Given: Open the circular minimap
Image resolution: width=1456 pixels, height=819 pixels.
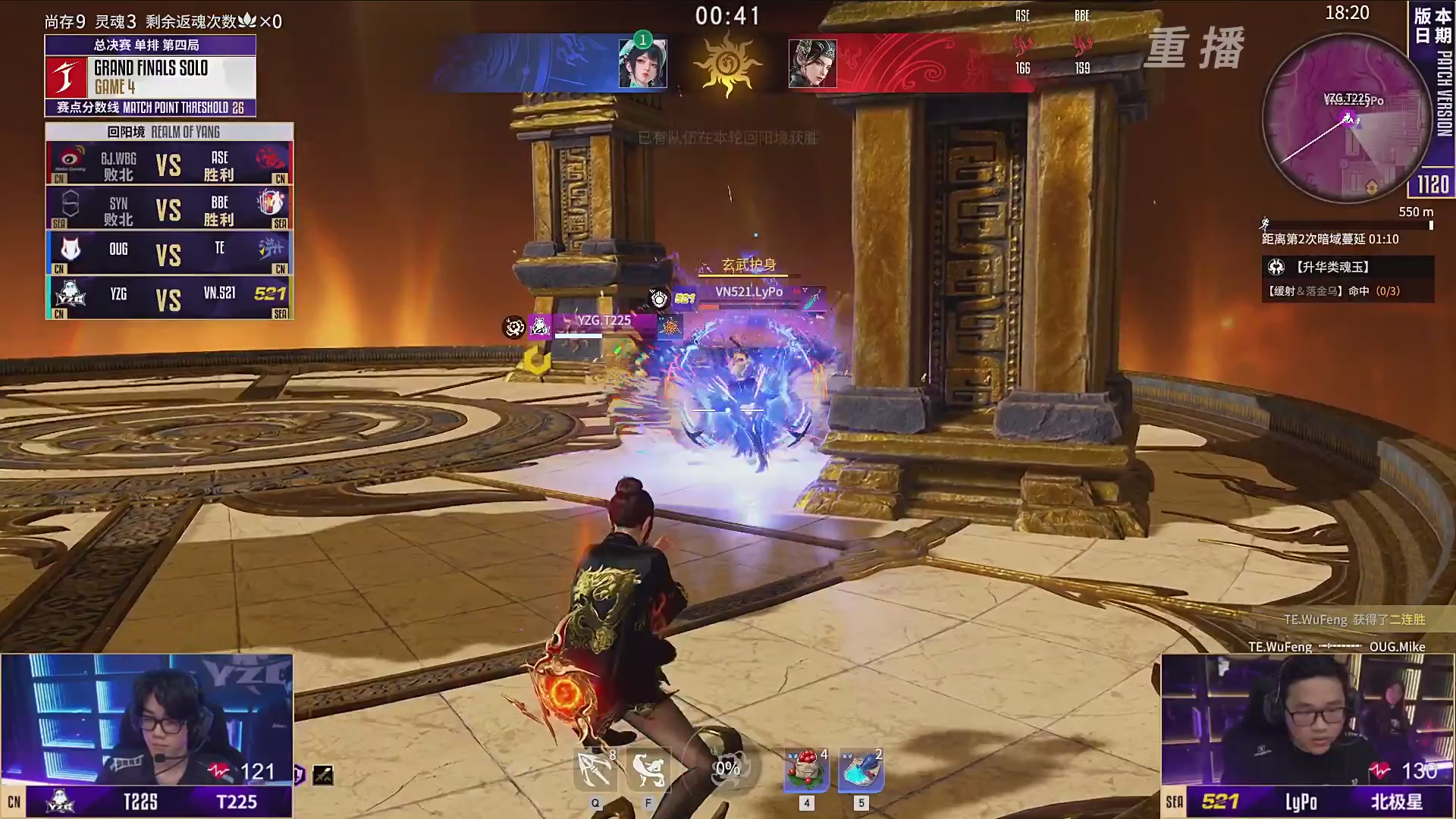Looking at the screenshot, I should point(1347,119).
